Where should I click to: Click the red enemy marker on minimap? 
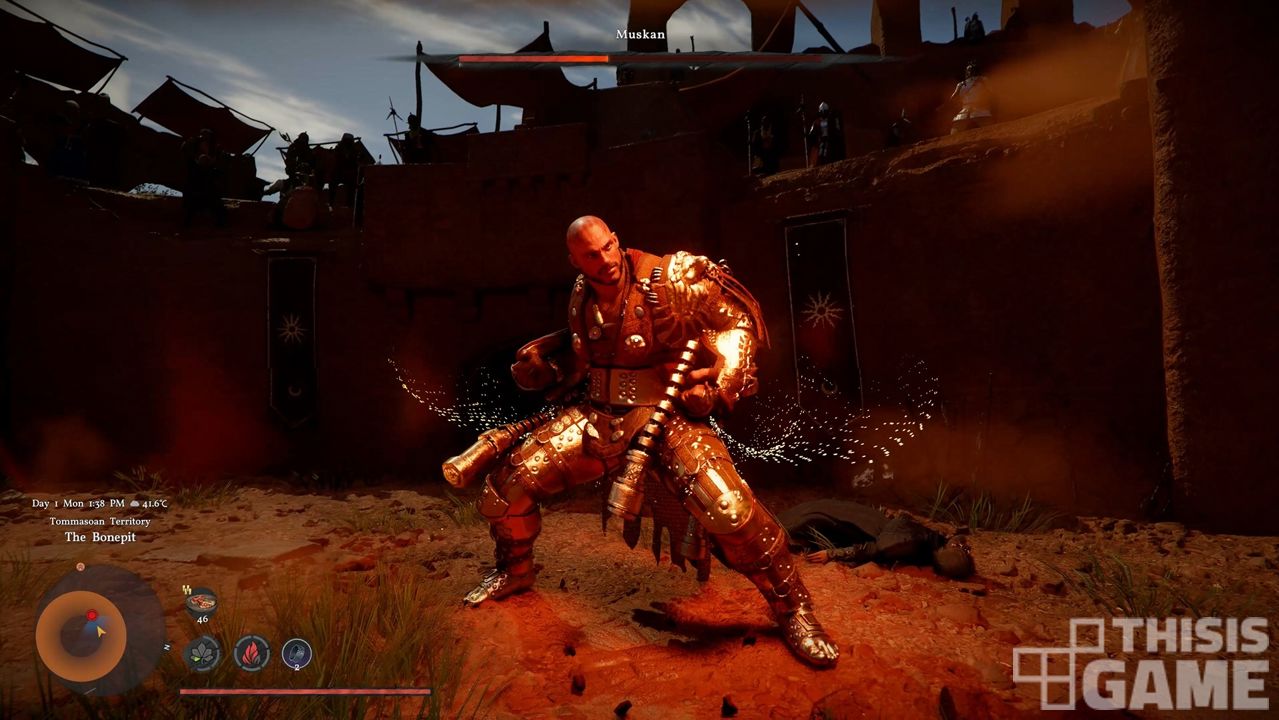[x=91, y=615]
